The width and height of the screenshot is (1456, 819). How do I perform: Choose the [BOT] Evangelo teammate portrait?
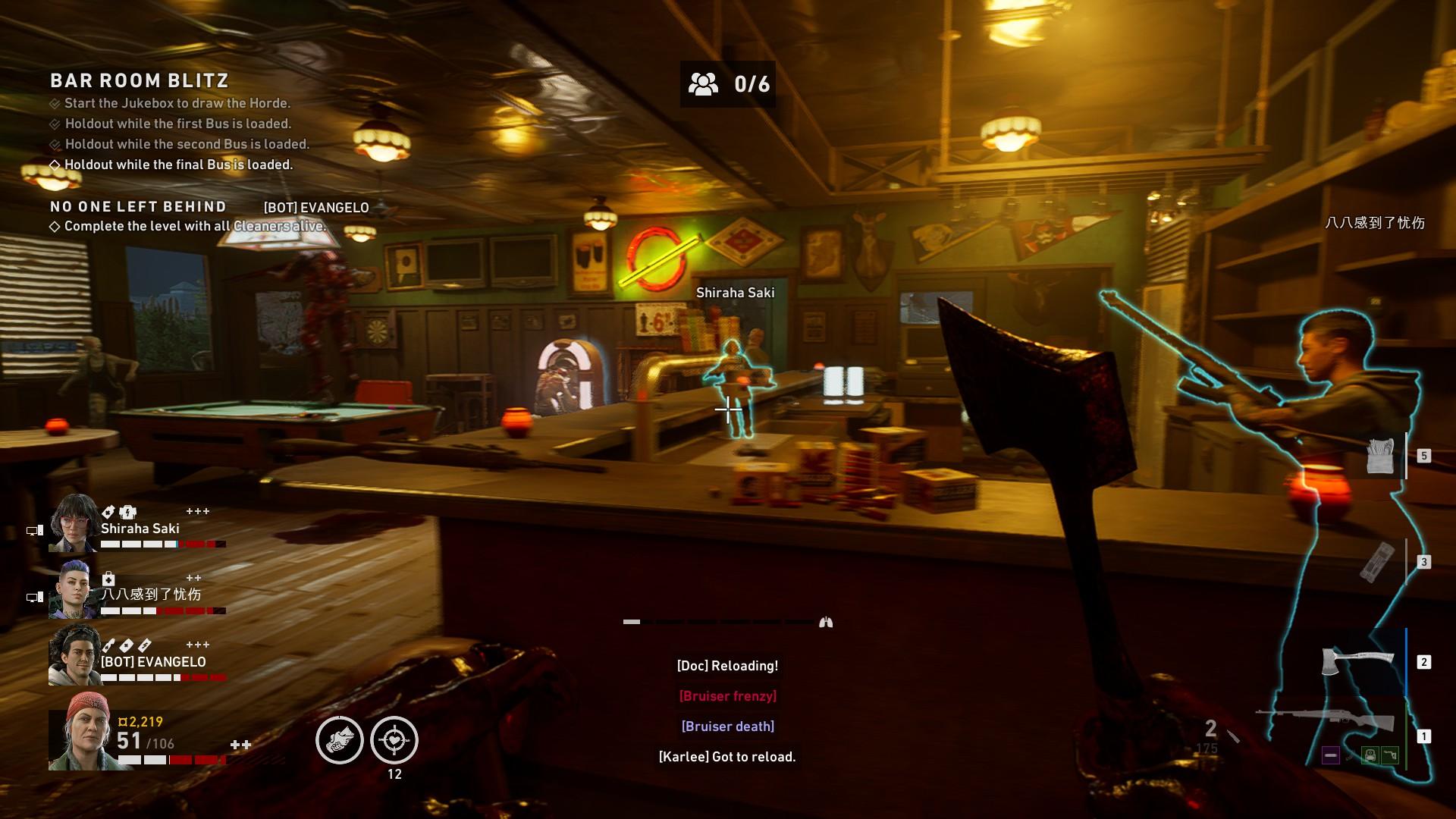pos(74,656)
